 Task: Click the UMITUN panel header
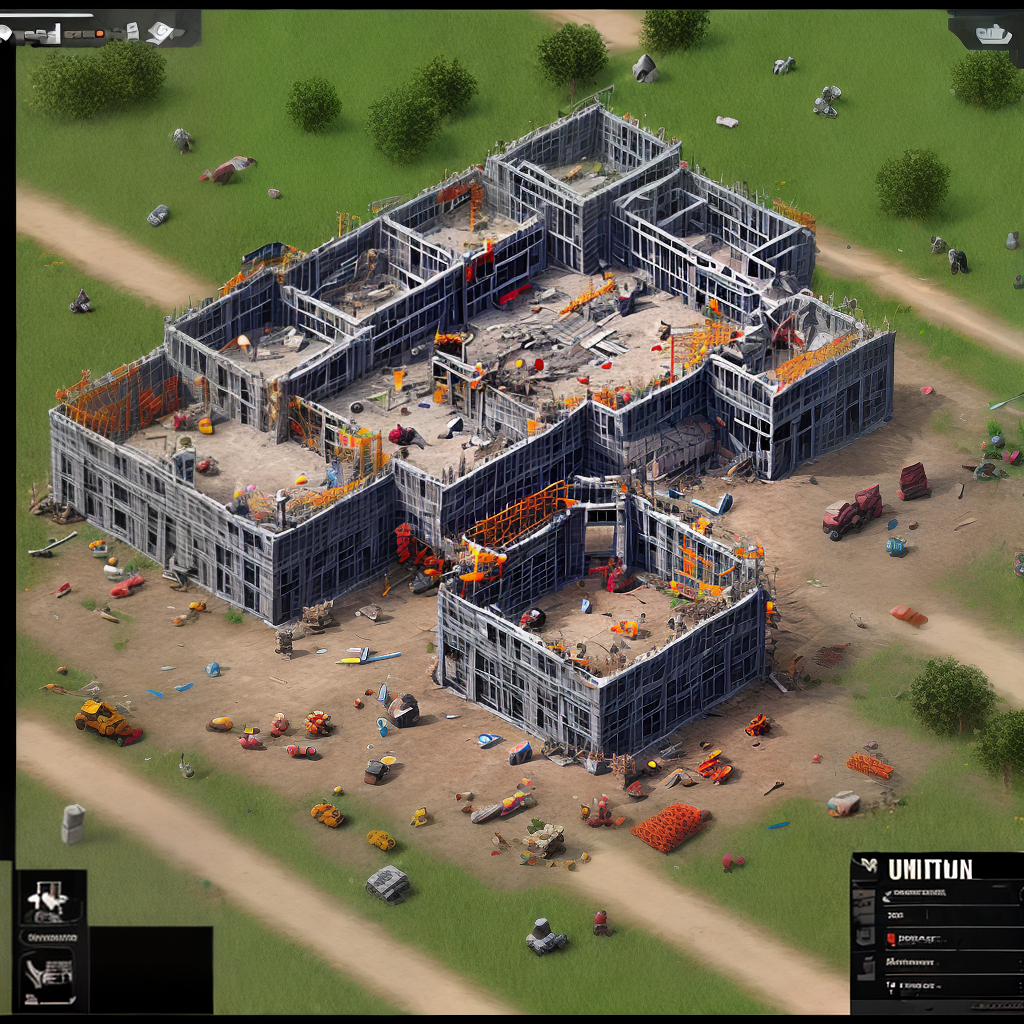click(x=930, y=869)
